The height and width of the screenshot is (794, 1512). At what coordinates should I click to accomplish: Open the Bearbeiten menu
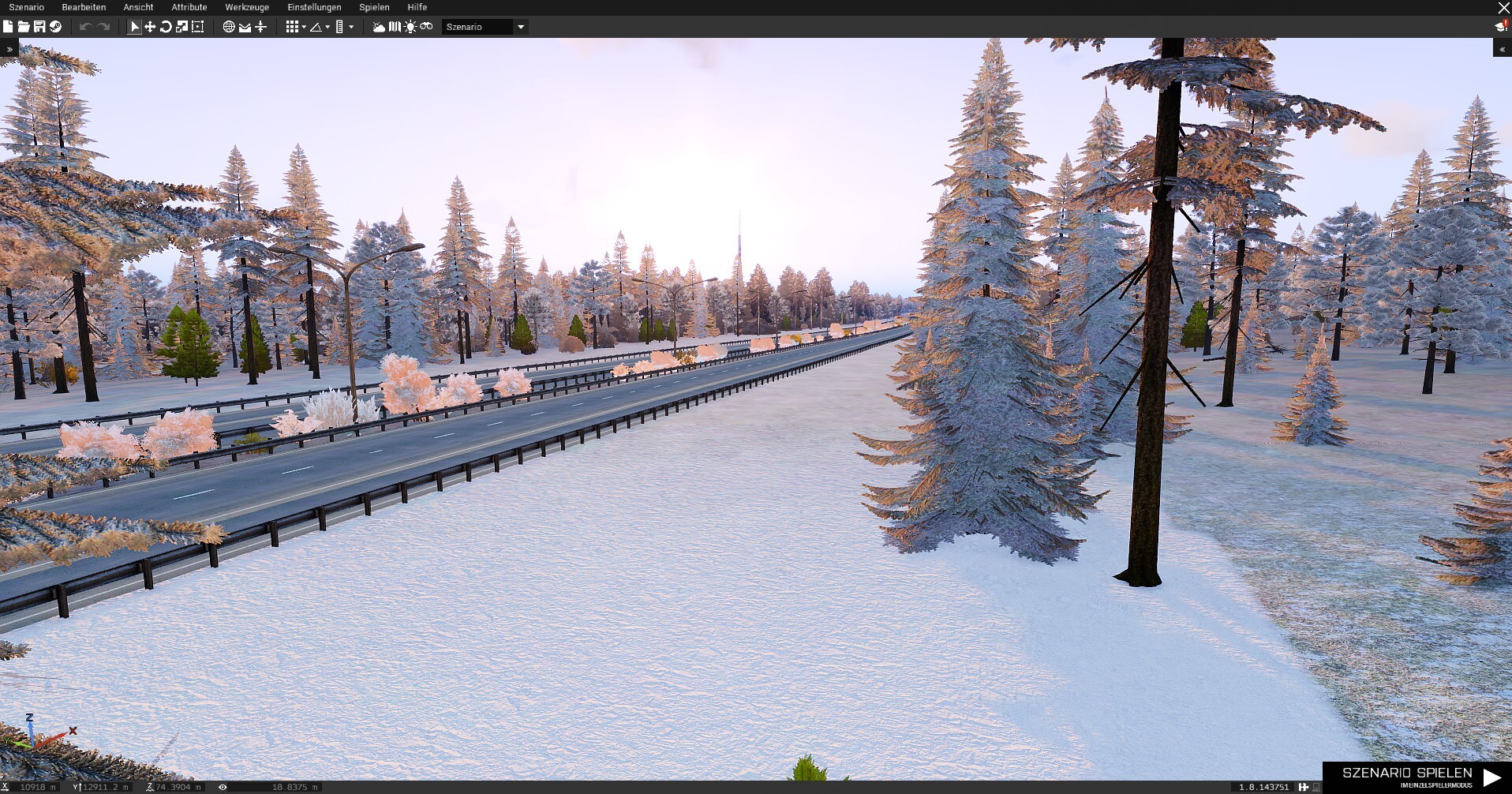[84, 7]
